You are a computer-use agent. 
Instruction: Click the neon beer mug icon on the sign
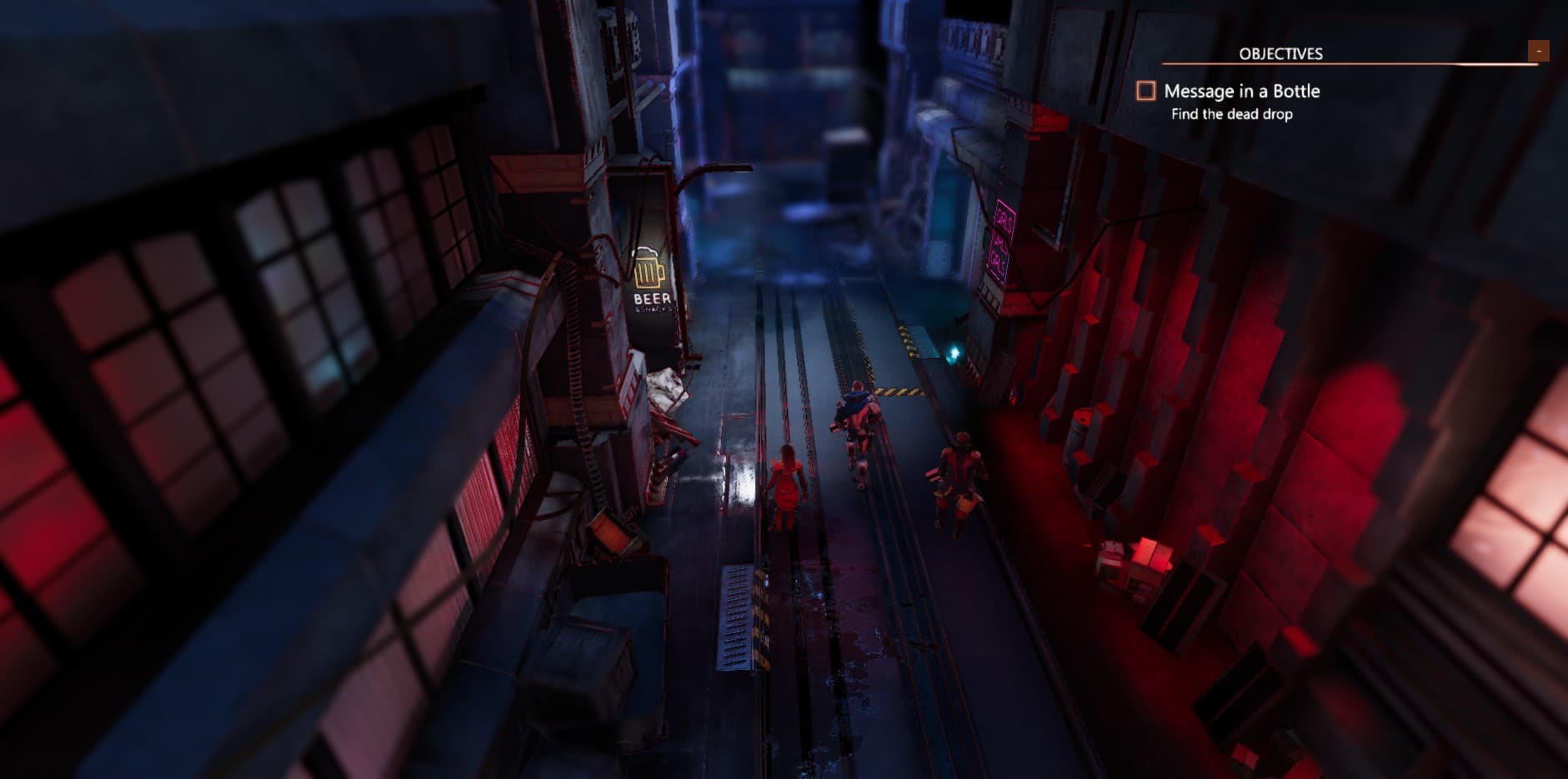[649, 268]
